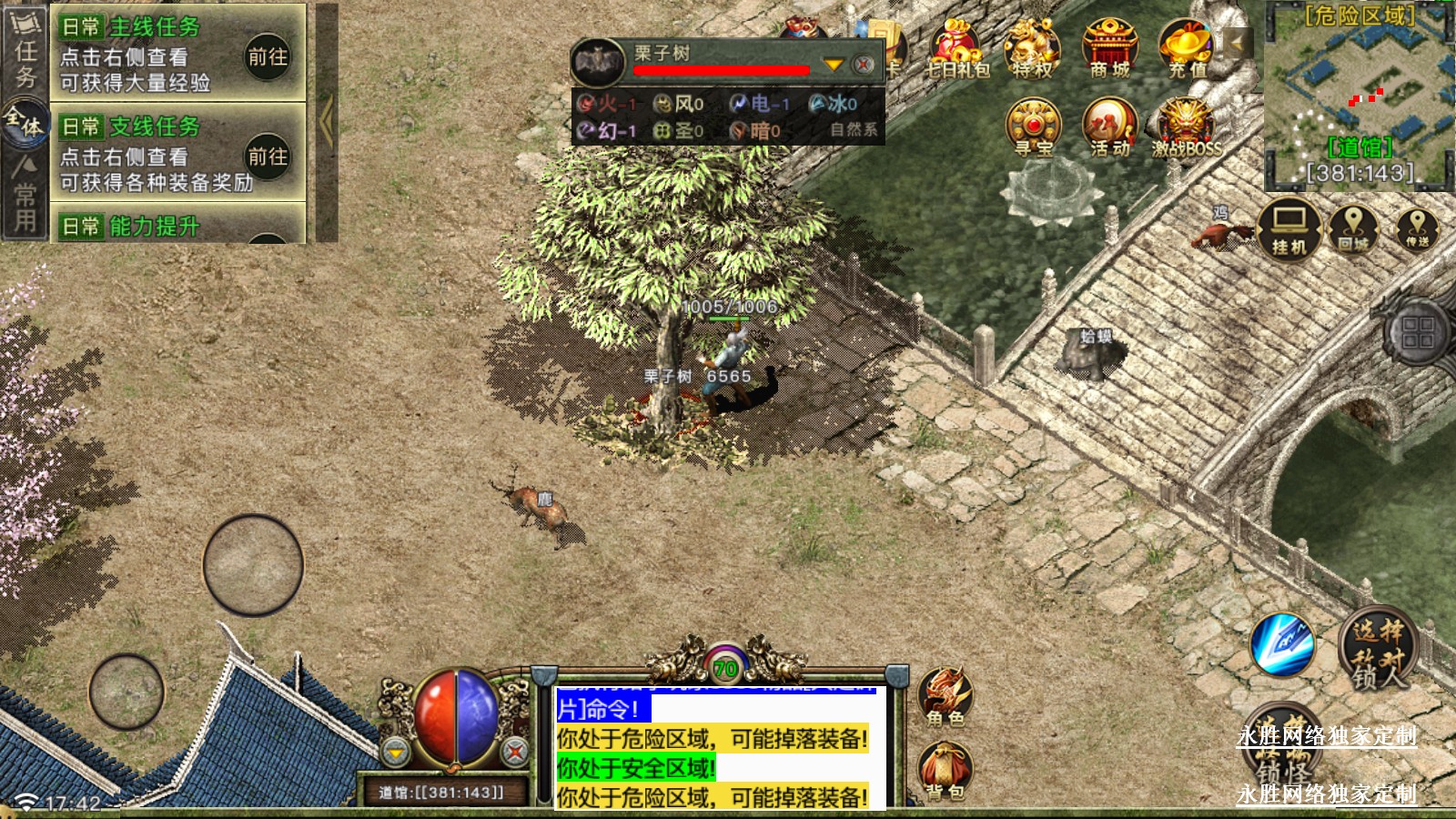The height and width of the screenshot is (819, 1456).
Task: Collapse the quest tracker panel arrow
Action: pyautogui.click(x=327, y=121)
